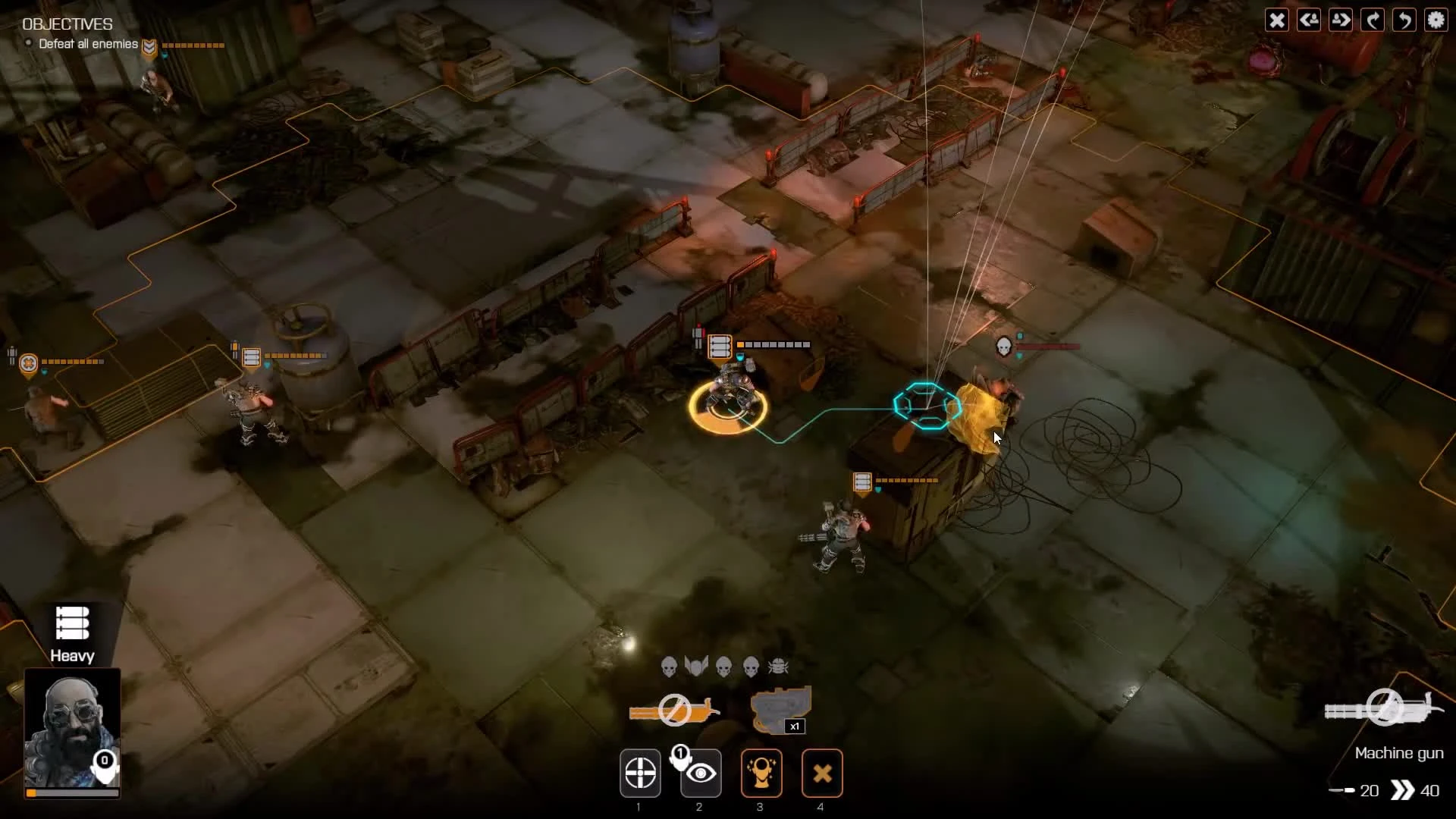Click the Heavy class bullet icon
This screenshot has height=819, width=1456.
pos(72,623)
